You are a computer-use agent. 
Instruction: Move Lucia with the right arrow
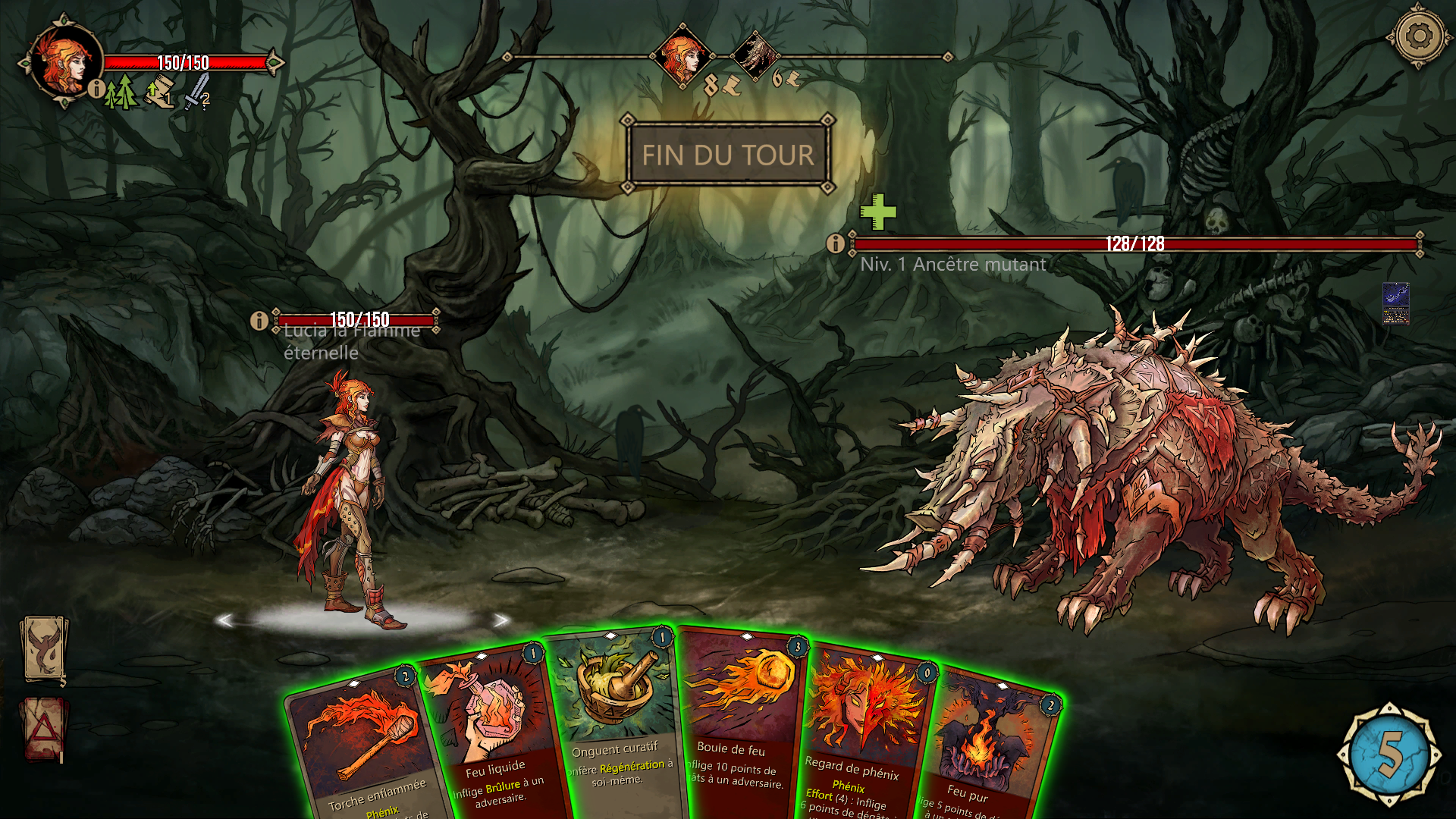point(500,620)
